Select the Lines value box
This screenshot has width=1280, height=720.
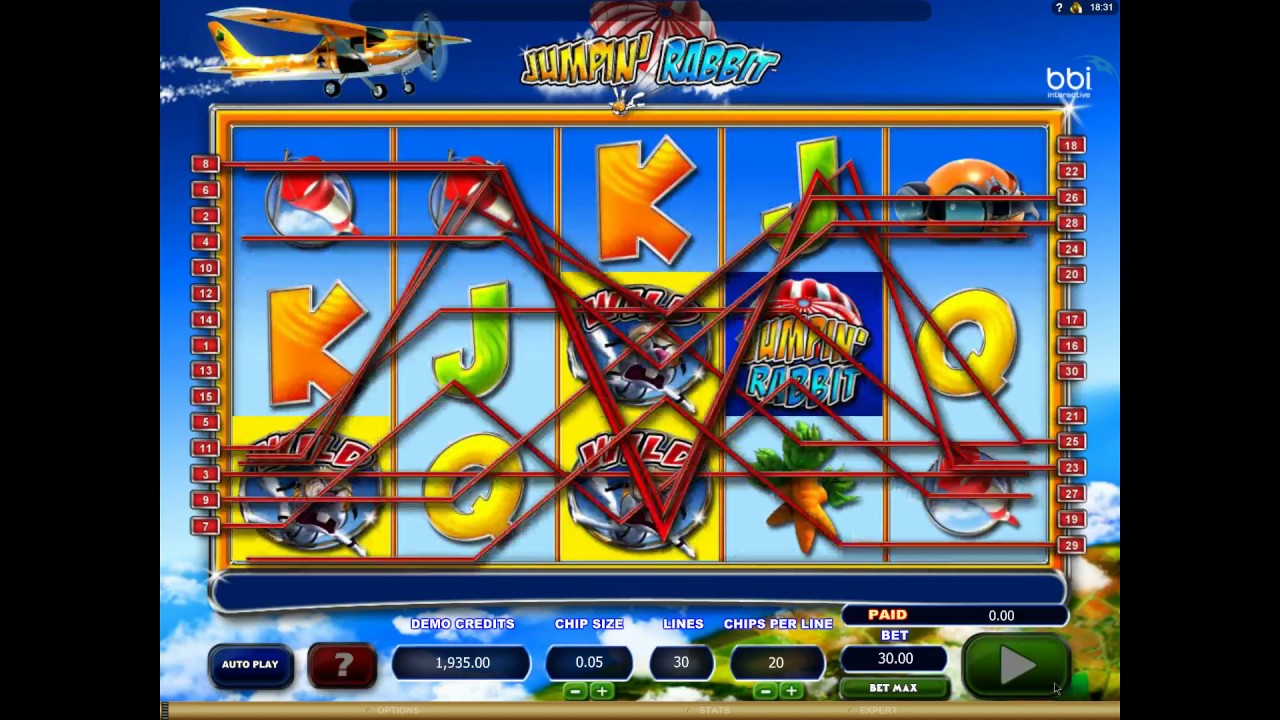click(x=681, y=662)
